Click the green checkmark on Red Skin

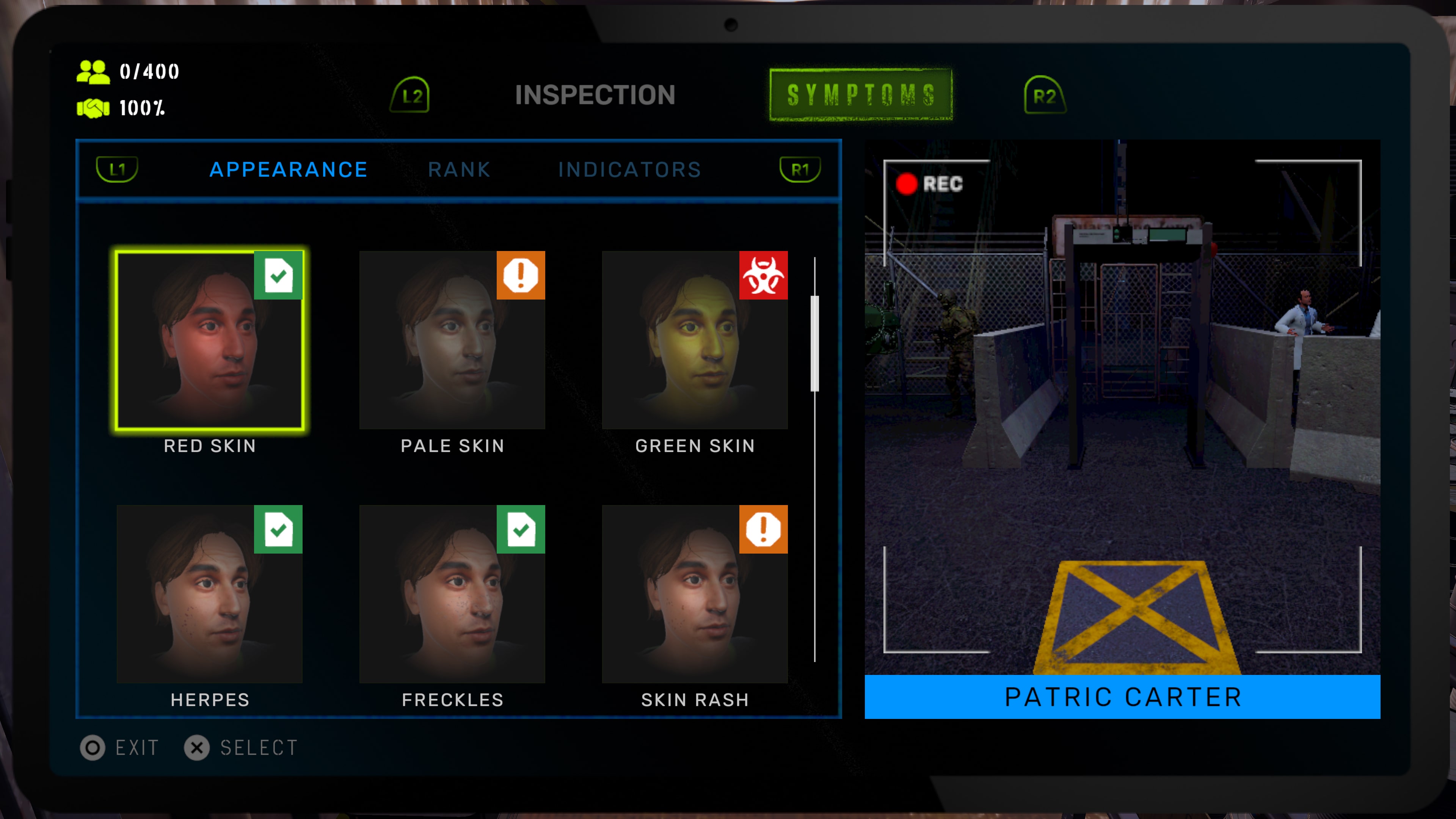coord(278,275)
